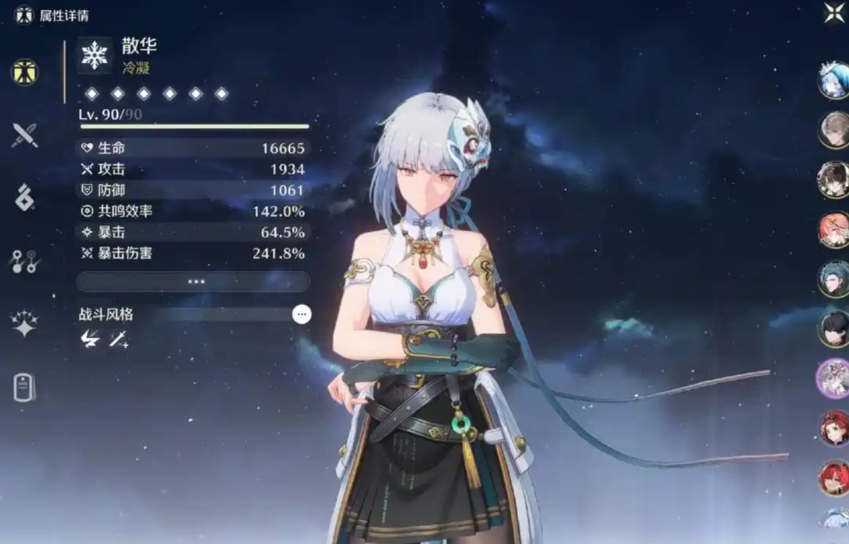The image size is (849, 544).
Task: Select the gray-haired character in a purple ring
Action: click(x=833, y=378)
